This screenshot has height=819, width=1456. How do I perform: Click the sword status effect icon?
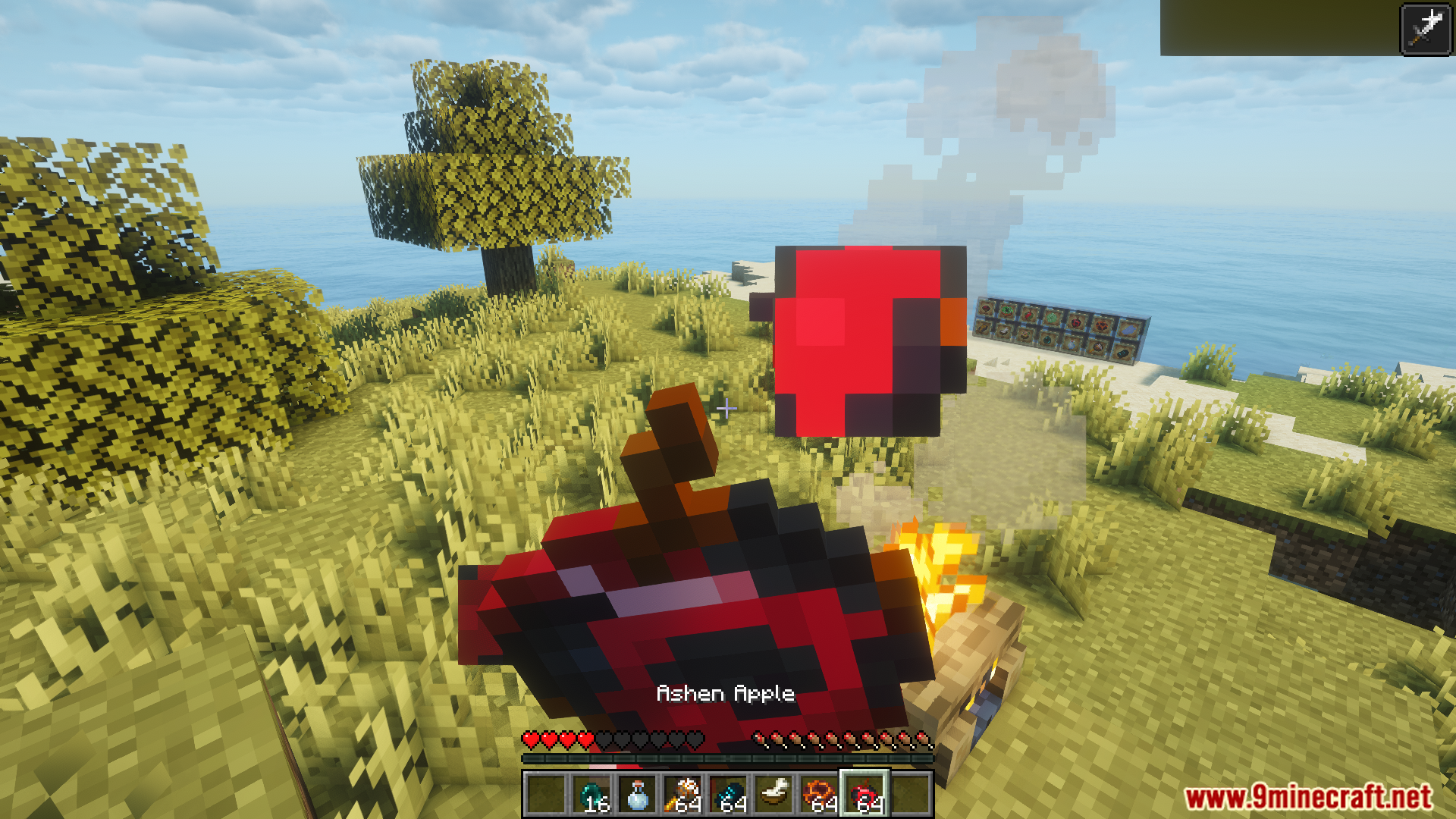(1425, 29)
